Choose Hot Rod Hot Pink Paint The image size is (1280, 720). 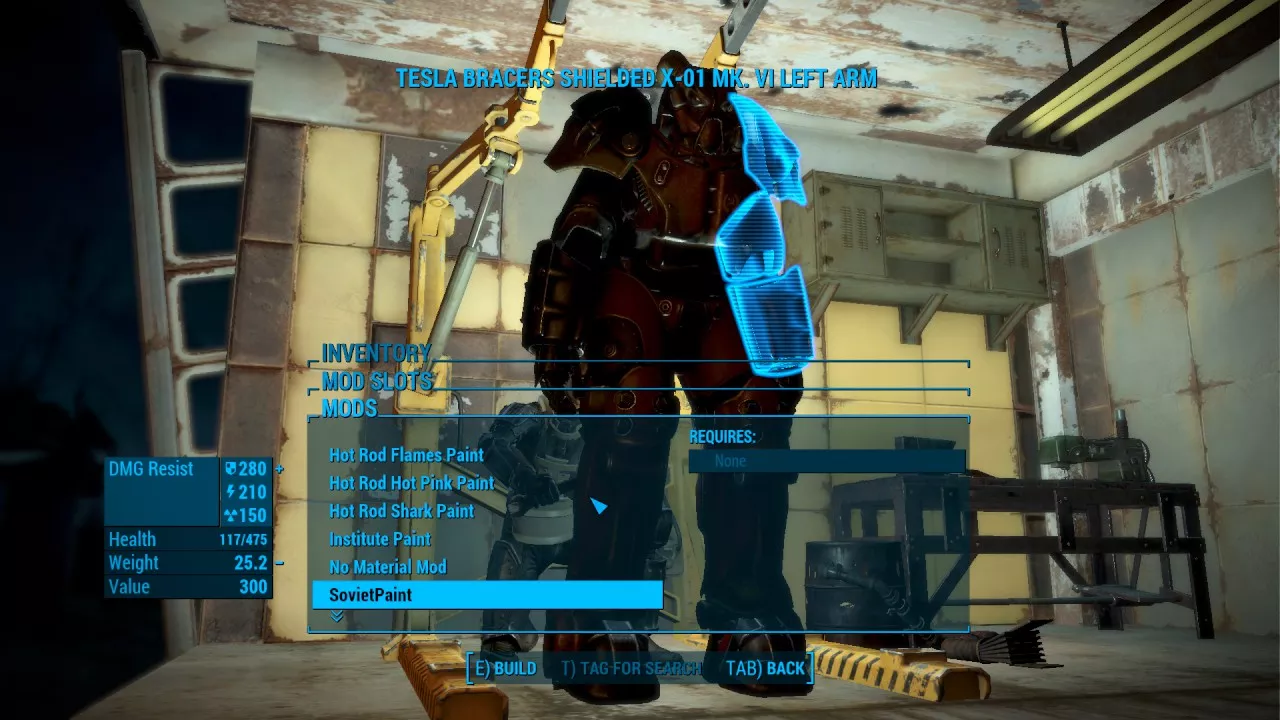click(411, 483)
